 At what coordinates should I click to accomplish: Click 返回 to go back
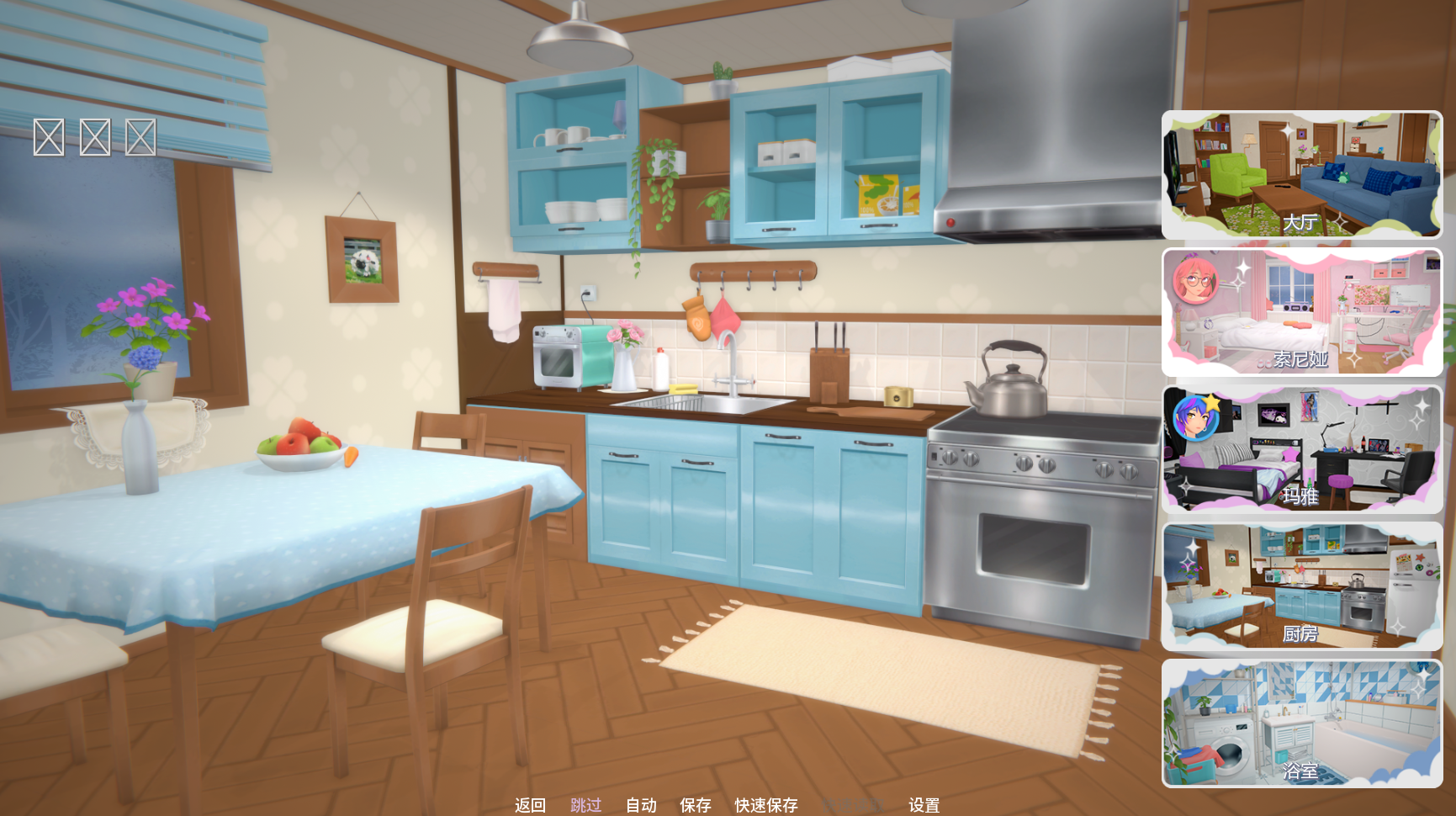[530, 805]
